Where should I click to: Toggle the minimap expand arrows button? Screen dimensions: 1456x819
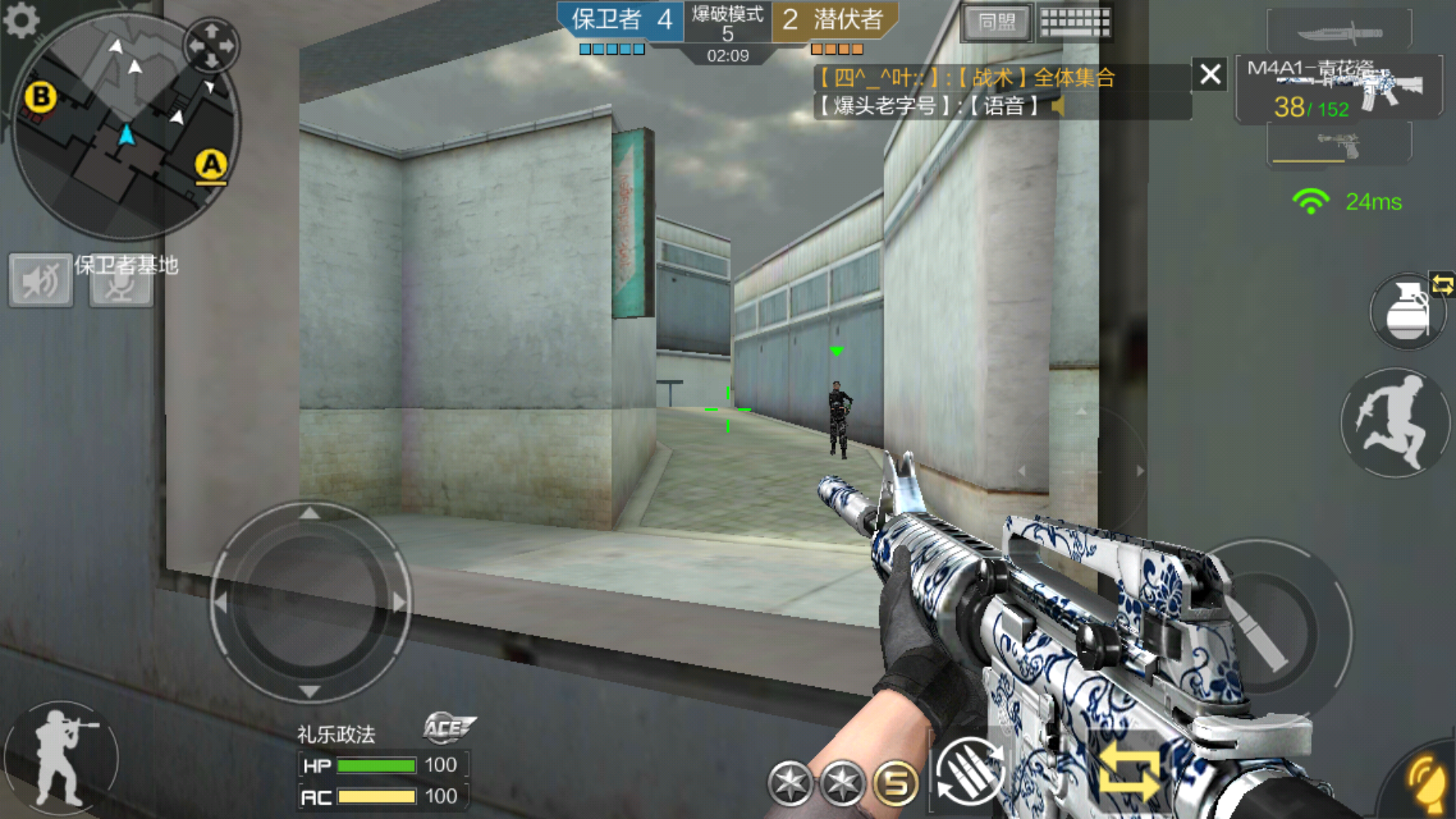click(212, 45)
